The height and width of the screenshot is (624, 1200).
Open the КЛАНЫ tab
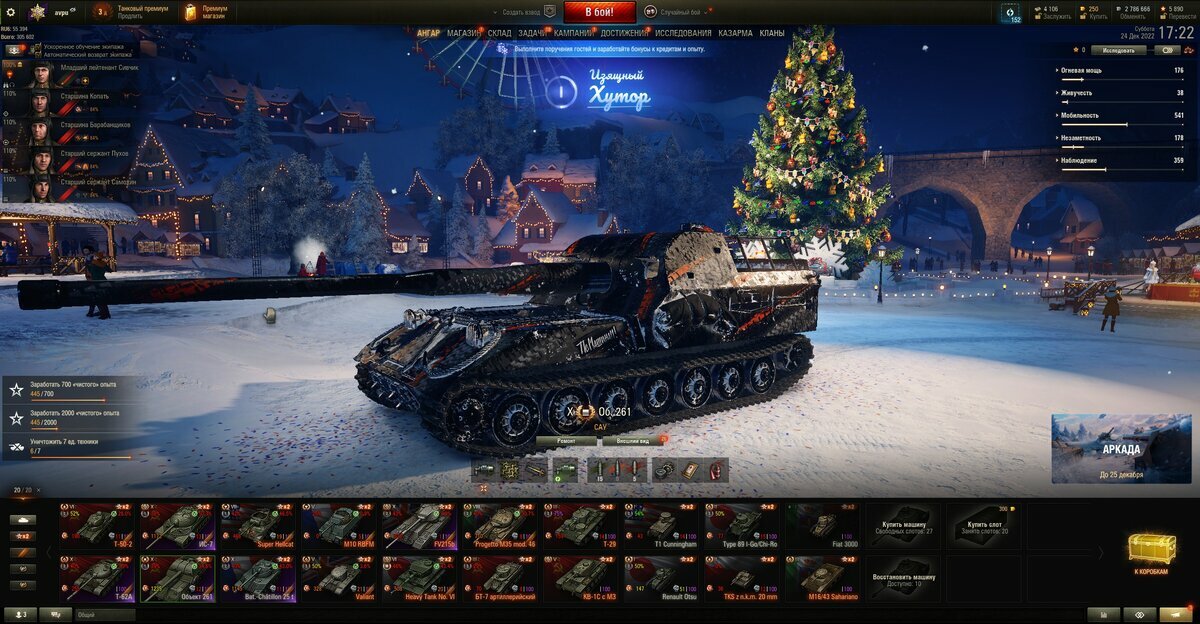pyautogui.click(x=772, y=33)
